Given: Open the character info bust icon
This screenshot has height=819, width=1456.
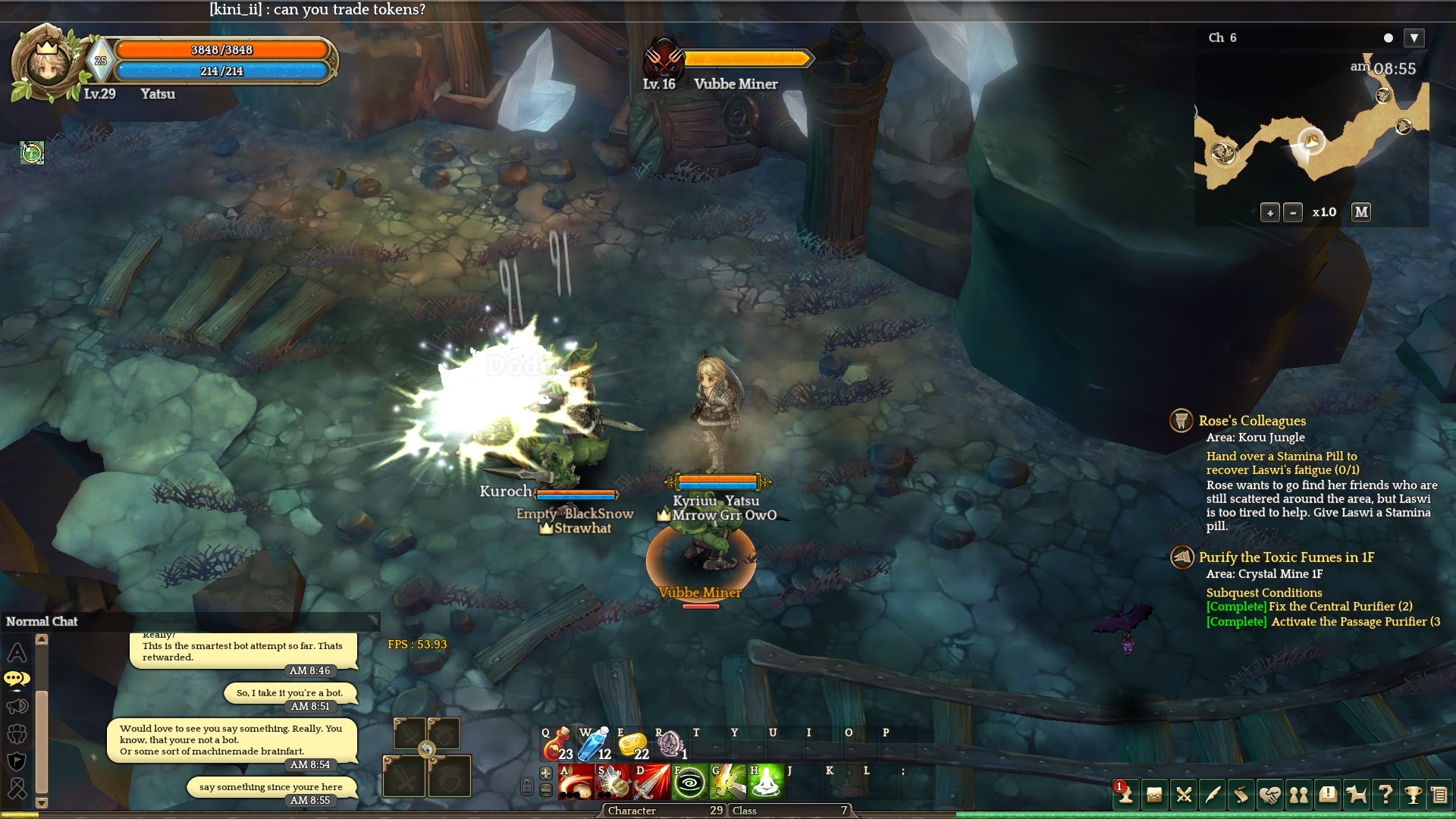Looking at the screenshot, I should 1125,795.
